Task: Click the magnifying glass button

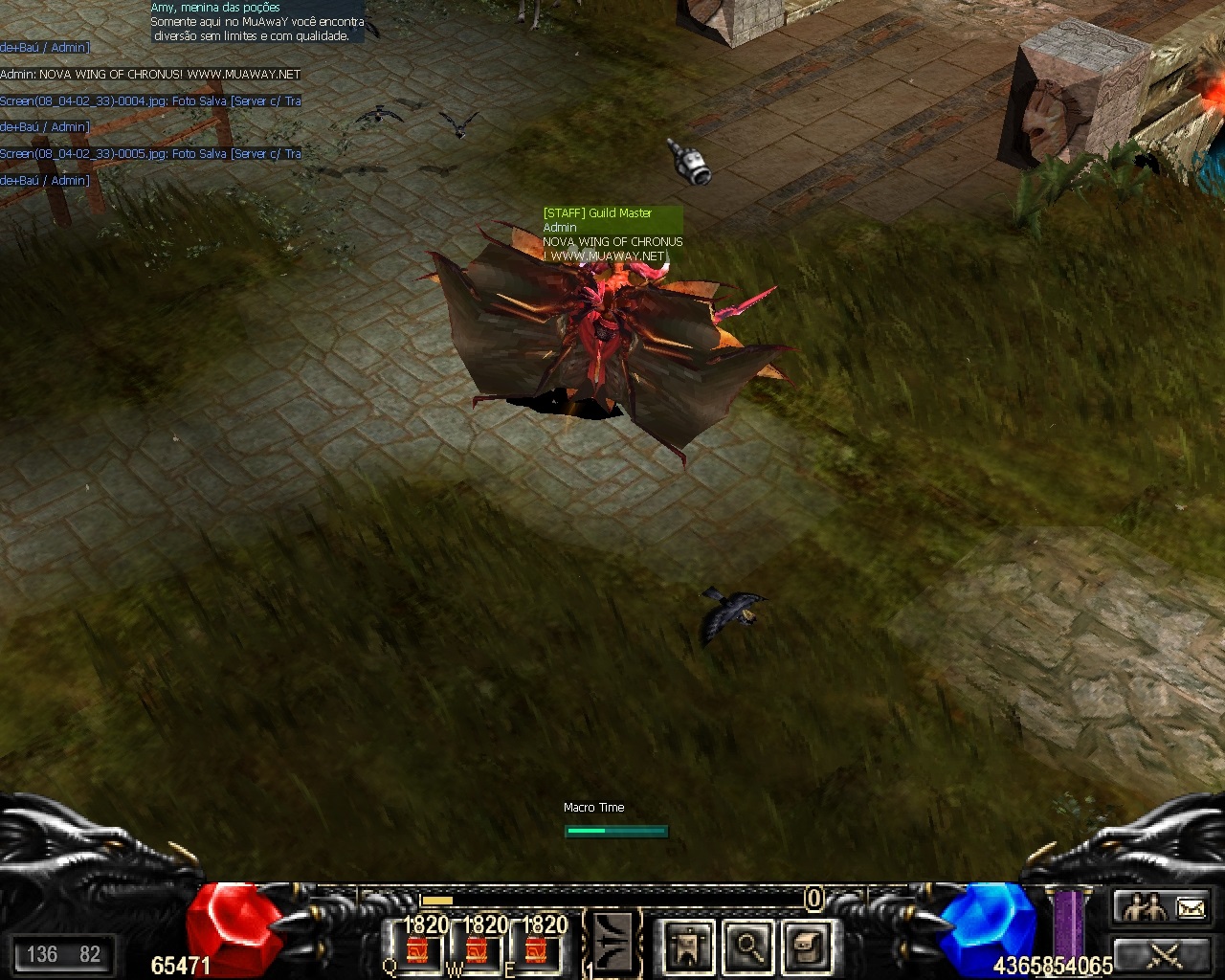Action: (x=748, y=947)
